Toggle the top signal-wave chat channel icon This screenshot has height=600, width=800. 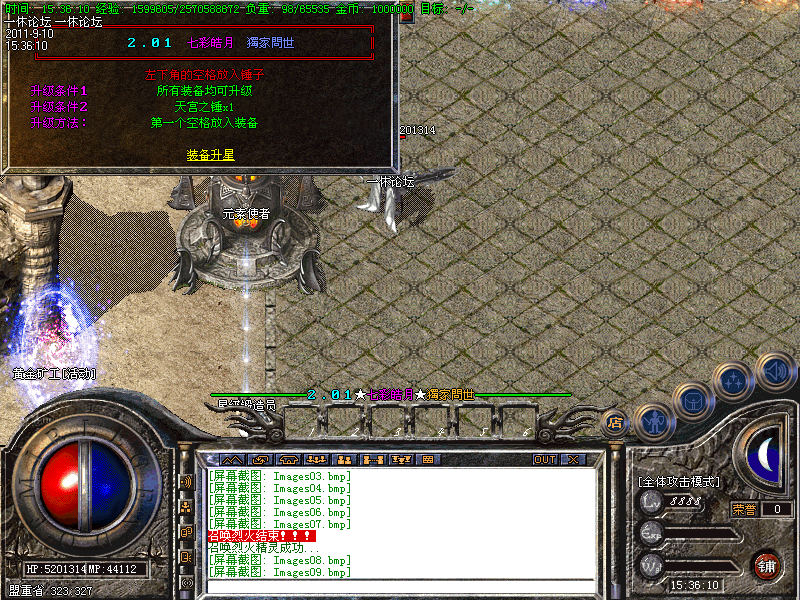point(186,481)
